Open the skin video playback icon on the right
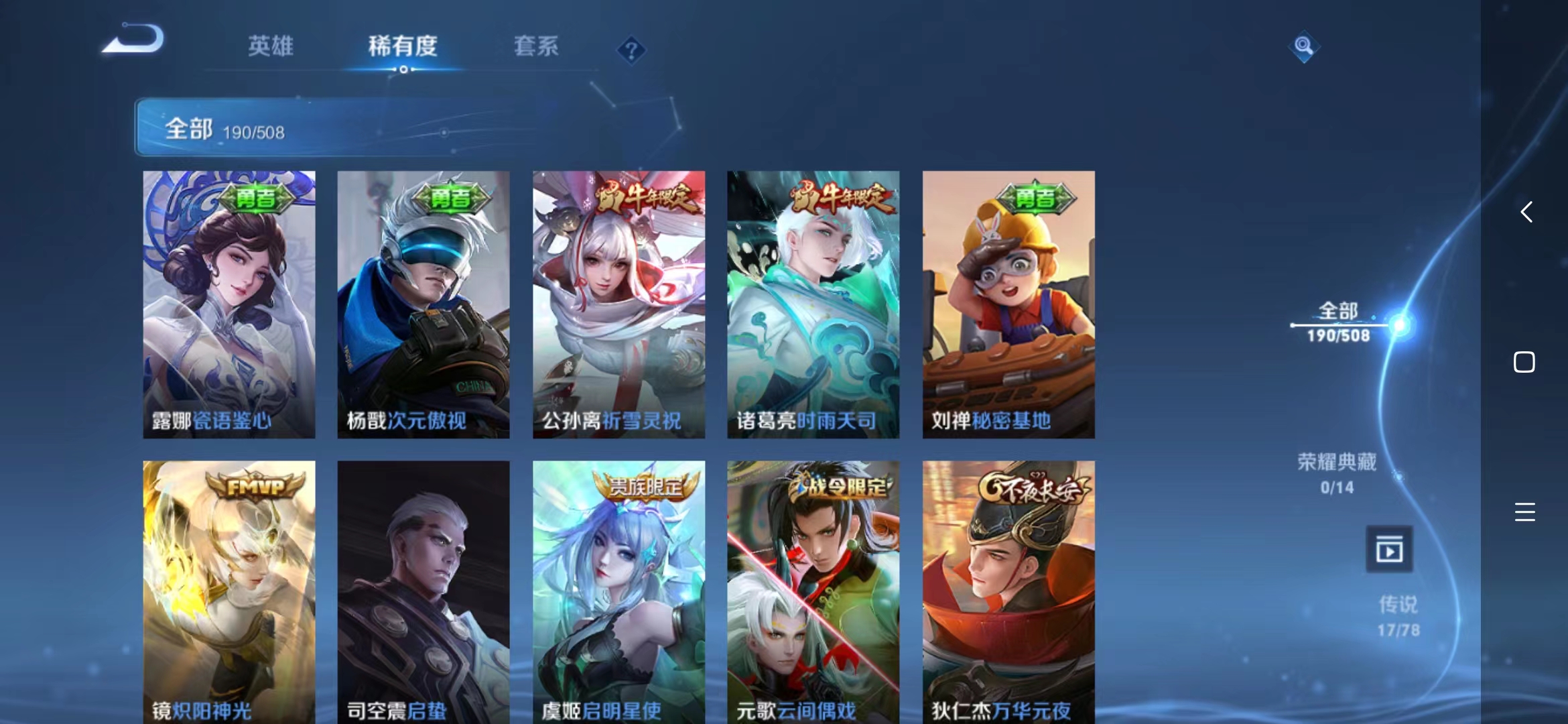Viewport: 1568px width, 724px height. pyautogui.click(x=1391, y=548)
